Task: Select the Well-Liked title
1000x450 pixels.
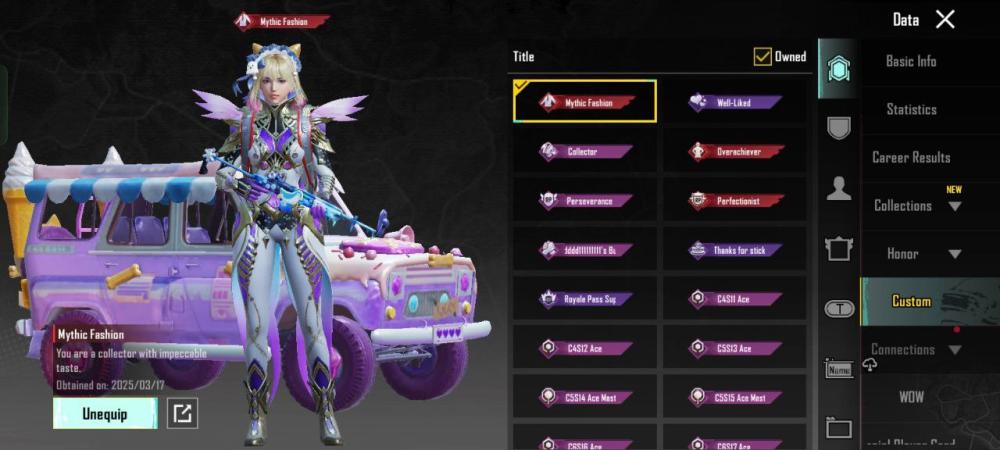Action: (x=735, y=102)
